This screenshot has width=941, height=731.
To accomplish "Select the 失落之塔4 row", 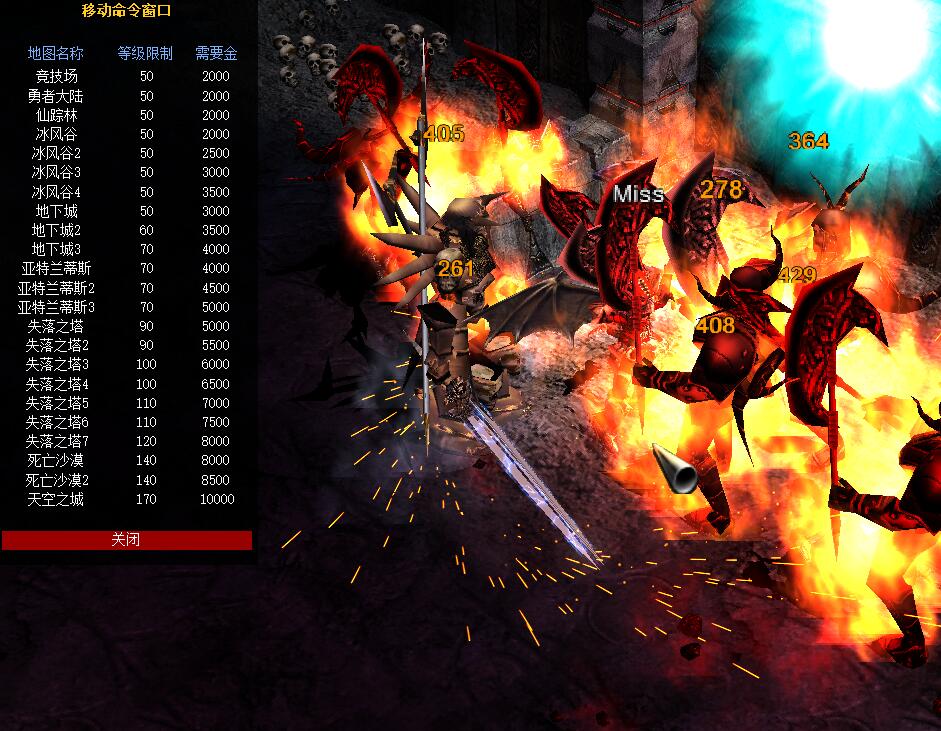I will (56, 384).
